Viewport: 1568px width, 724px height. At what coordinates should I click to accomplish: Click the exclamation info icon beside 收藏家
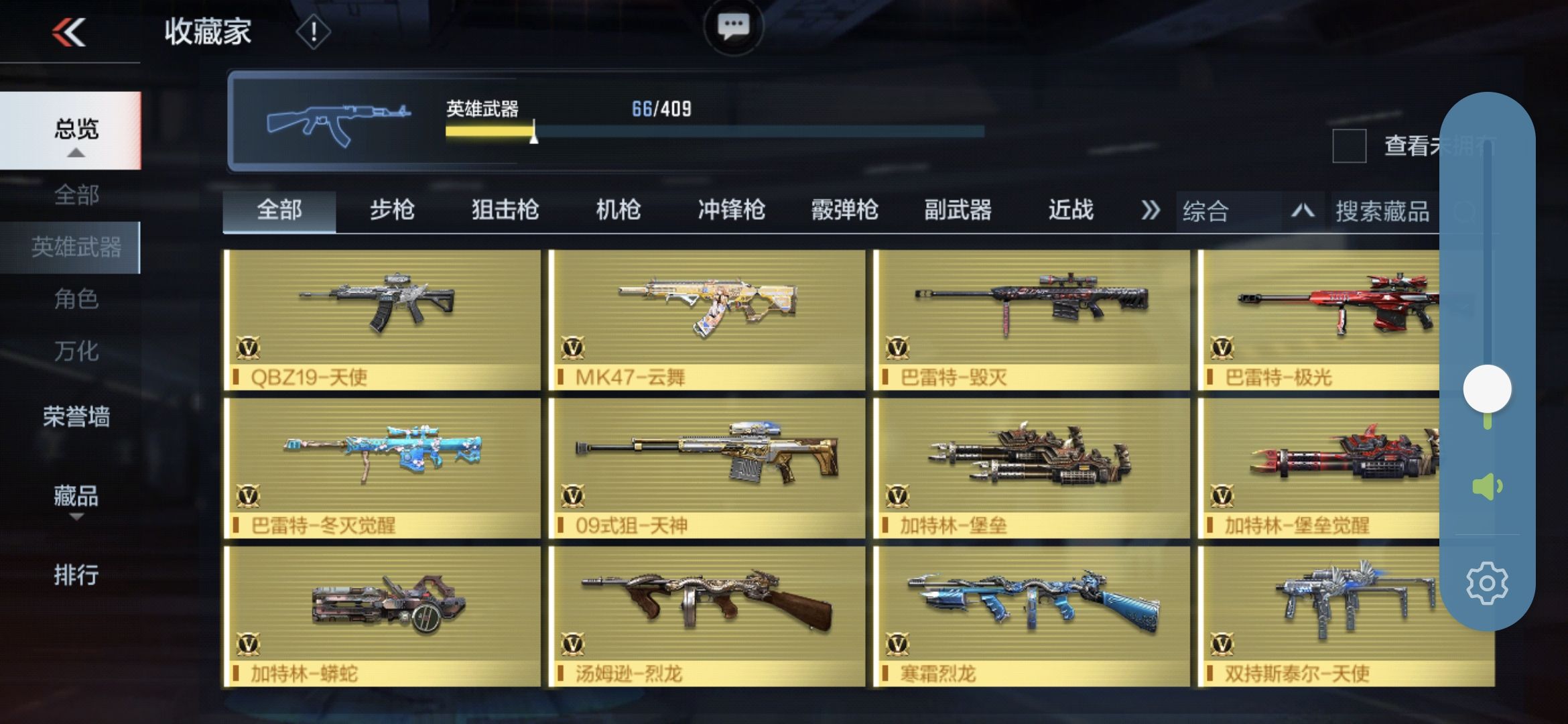311,32
